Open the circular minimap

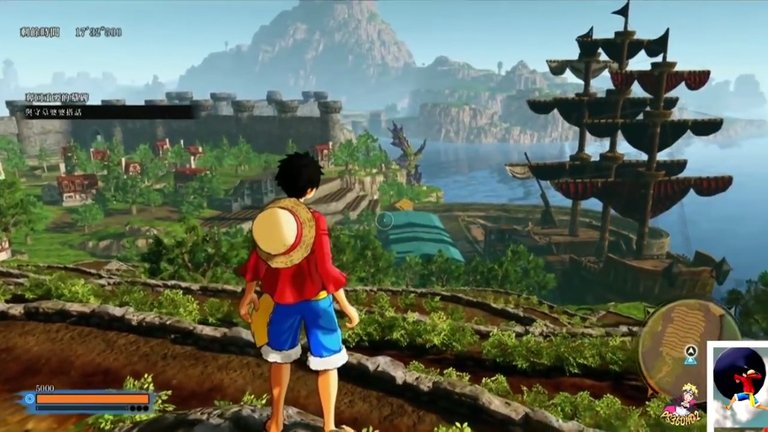click(x=688, y=343)
